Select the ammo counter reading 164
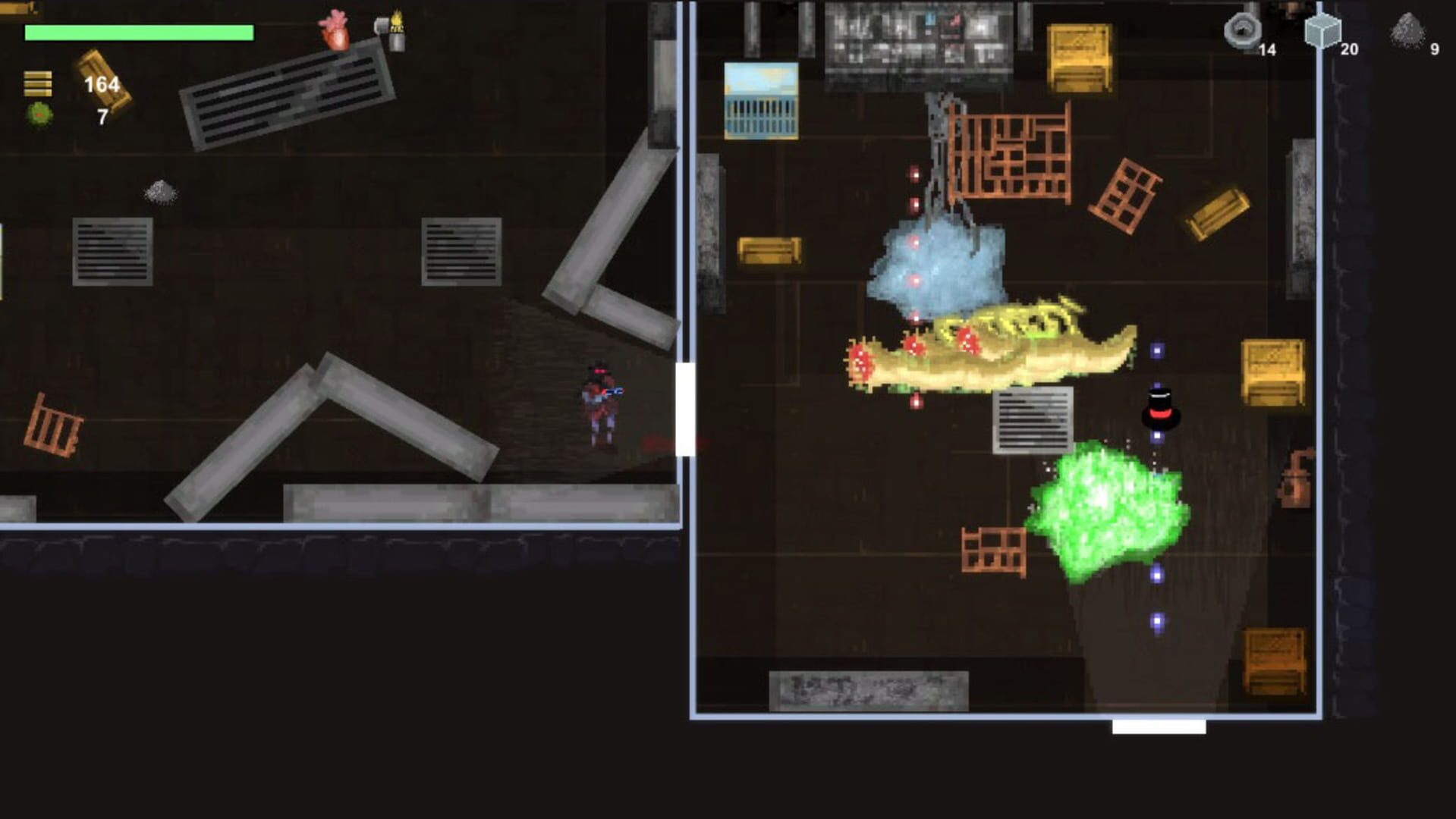 102,86
